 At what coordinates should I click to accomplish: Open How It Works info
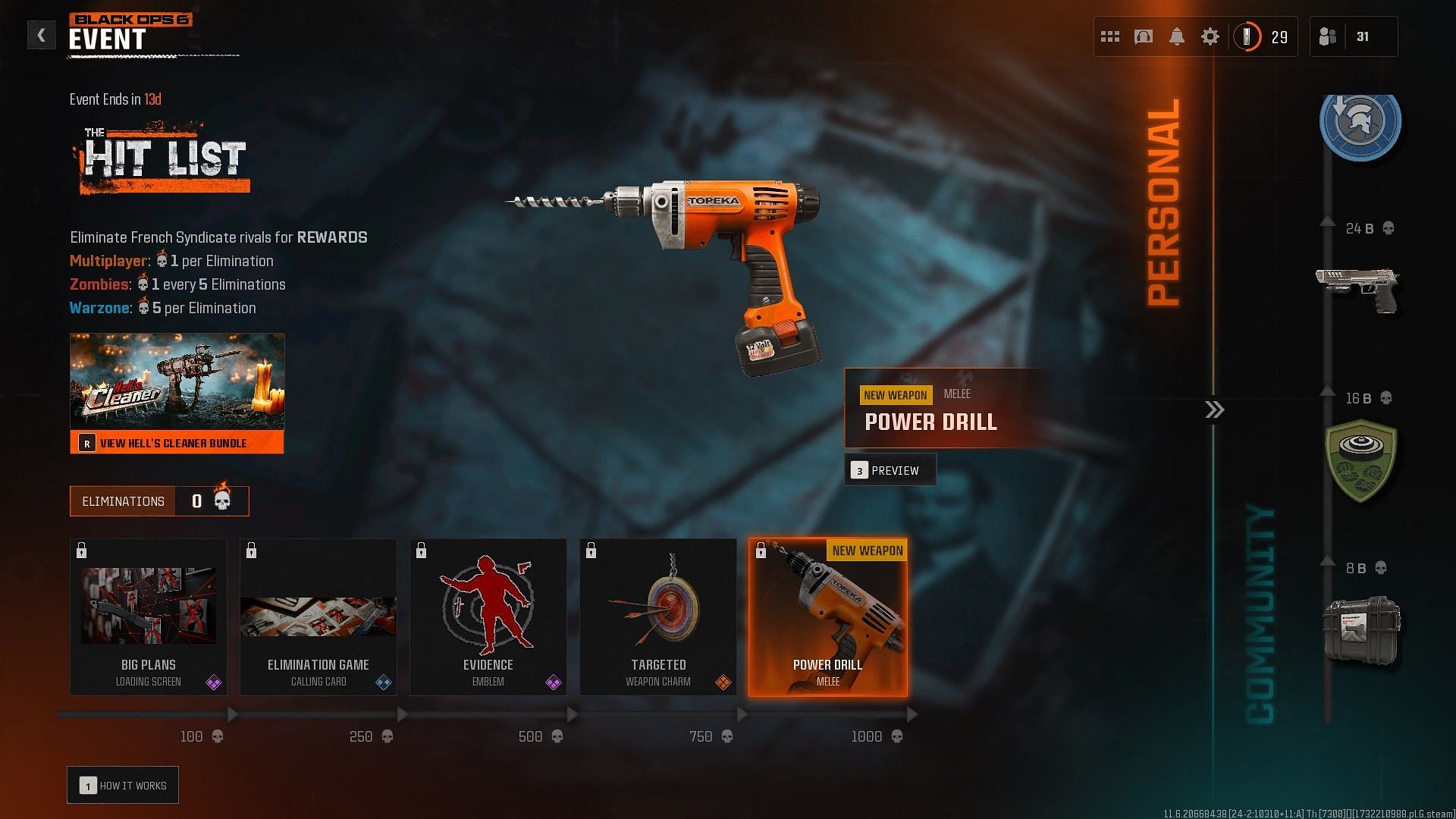click(x=123, y=786)
